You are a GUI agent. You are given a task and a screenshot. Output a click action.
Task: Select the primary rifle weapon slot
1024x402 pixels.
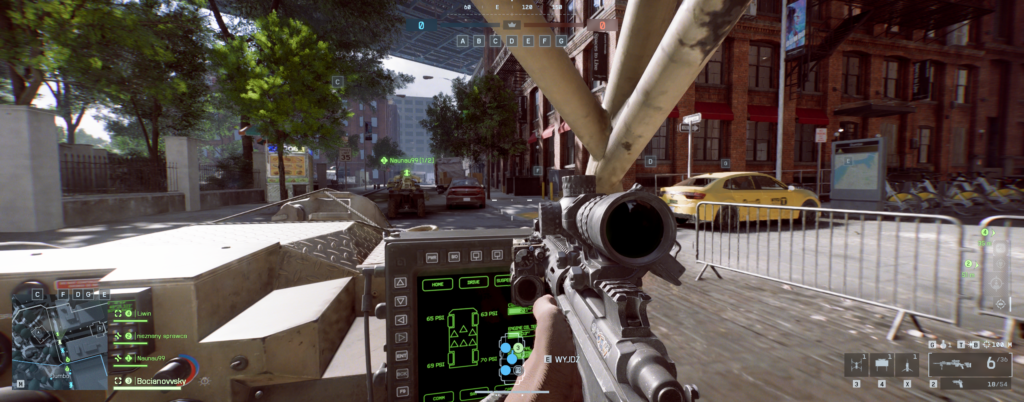[950, 365]
